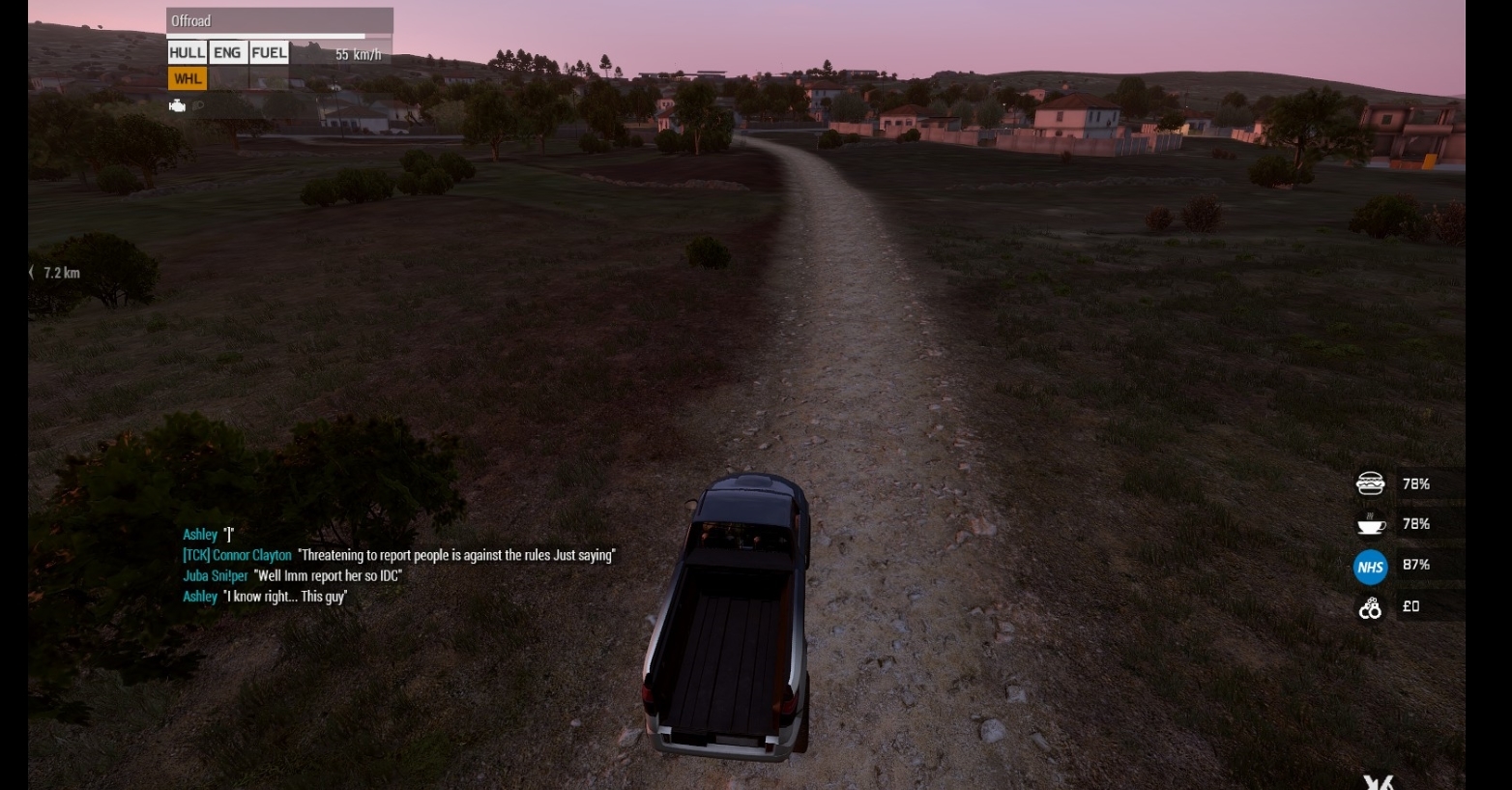This screenshot has height=790, width=1512.
Task: Select the coffee cup thirst icon
Action: click(1371, 524)
